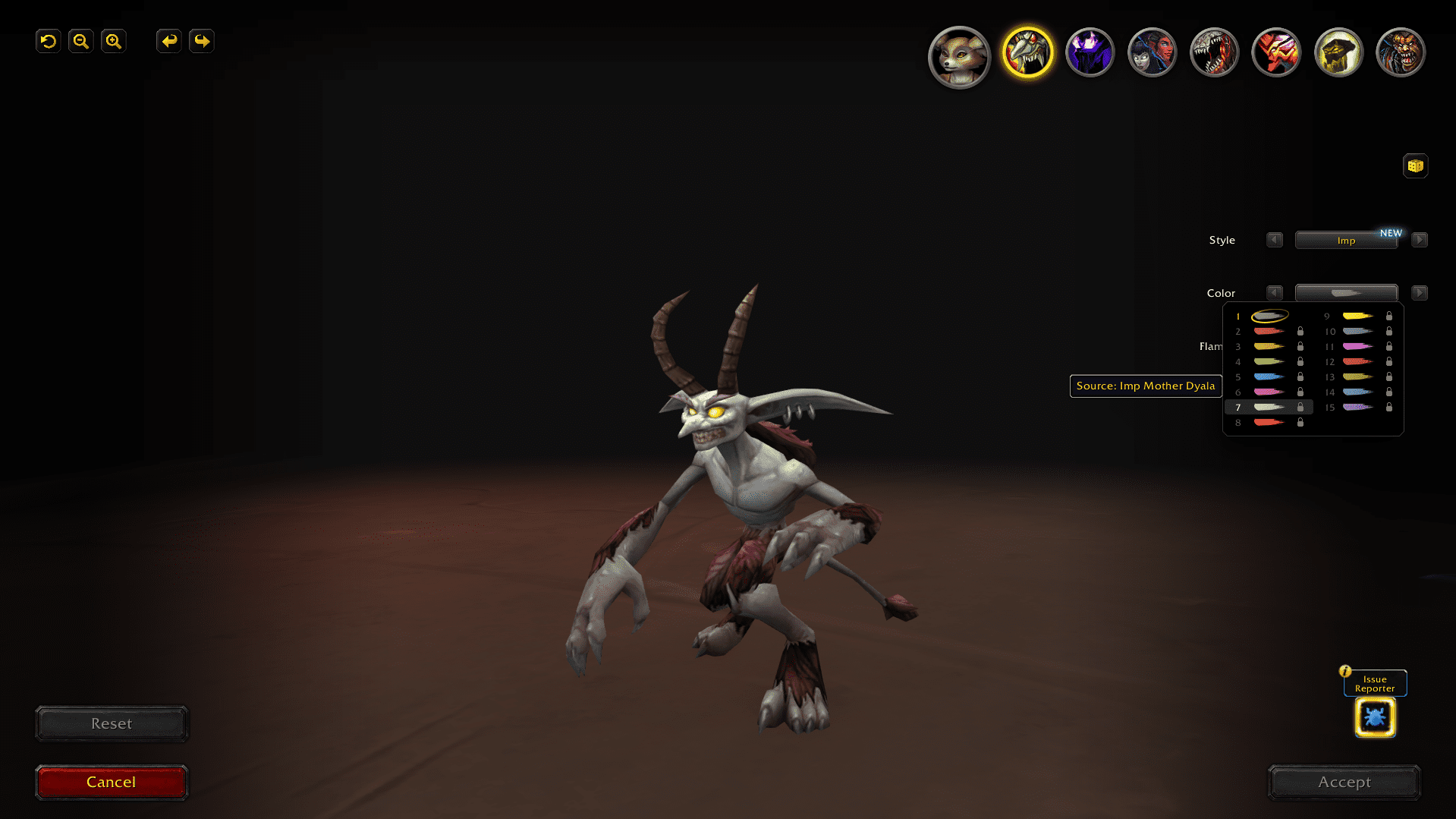Click the undo rotation arrow icon
The height and width of the screenshot is (819, 1456).
click(48, 41)
